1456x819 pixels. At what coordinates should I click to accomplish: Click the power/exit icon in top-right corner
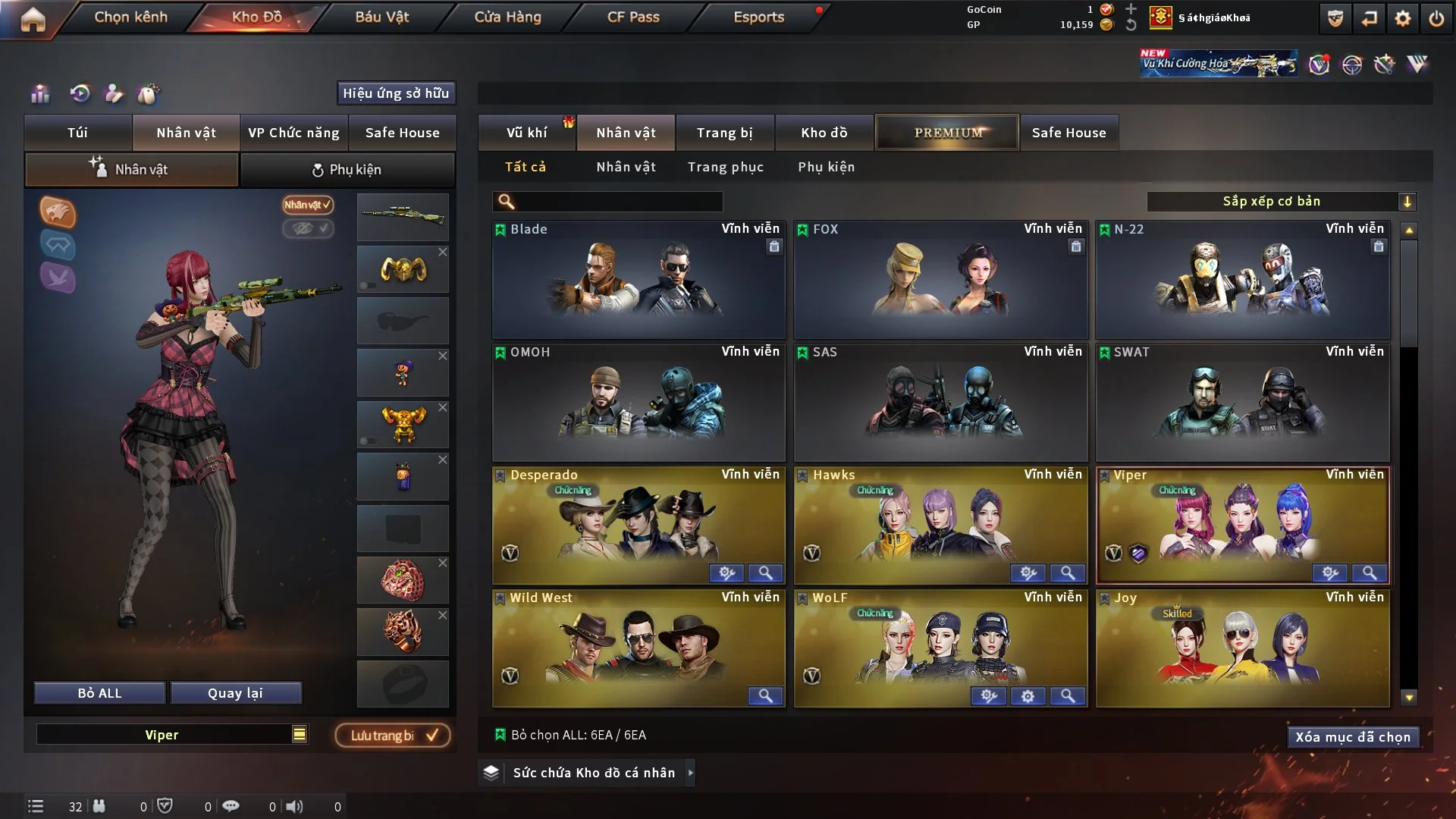point(1438,17)
